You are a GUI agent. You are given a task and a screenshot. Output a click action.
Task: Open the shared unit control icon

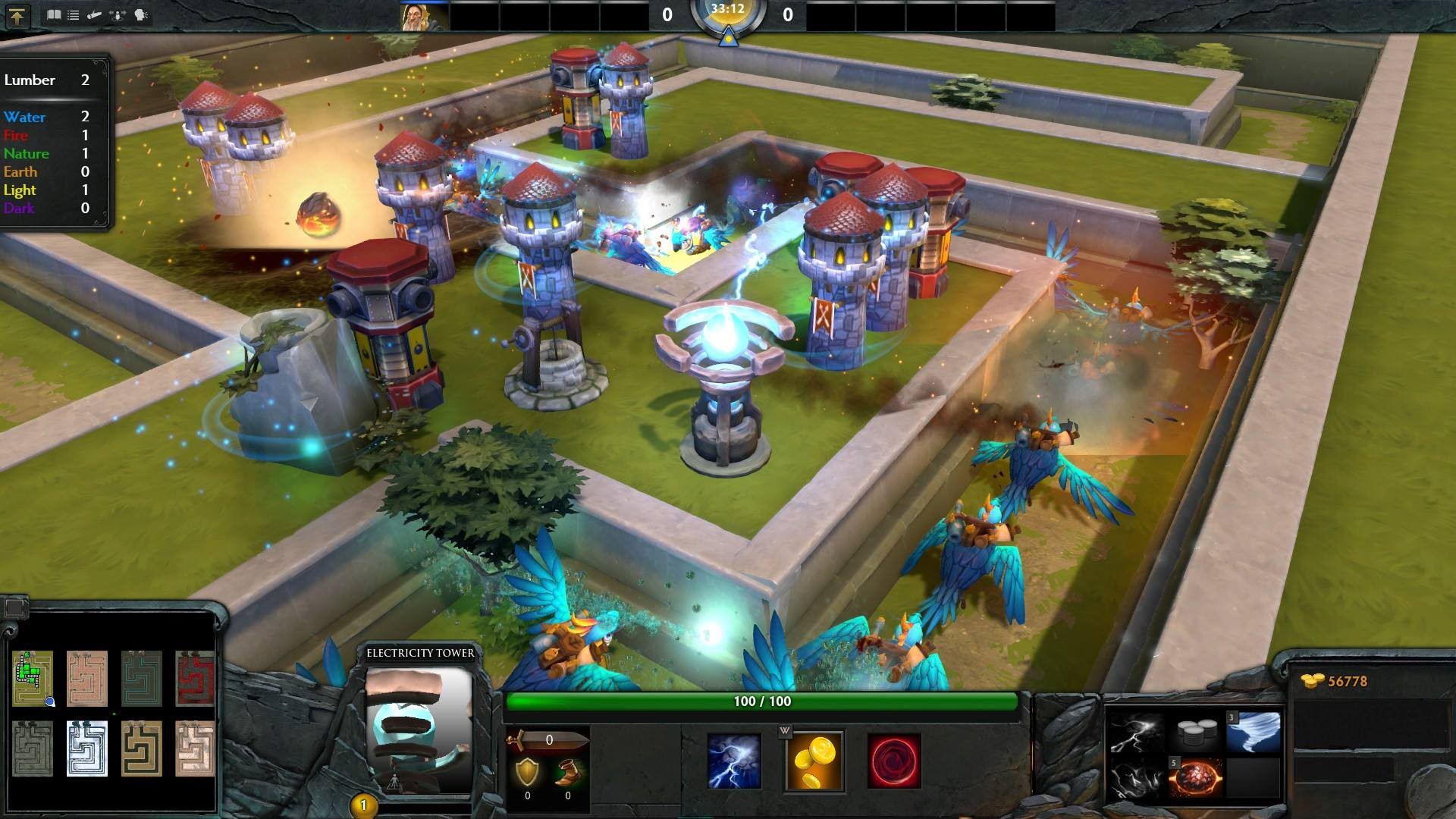[118, 14]
